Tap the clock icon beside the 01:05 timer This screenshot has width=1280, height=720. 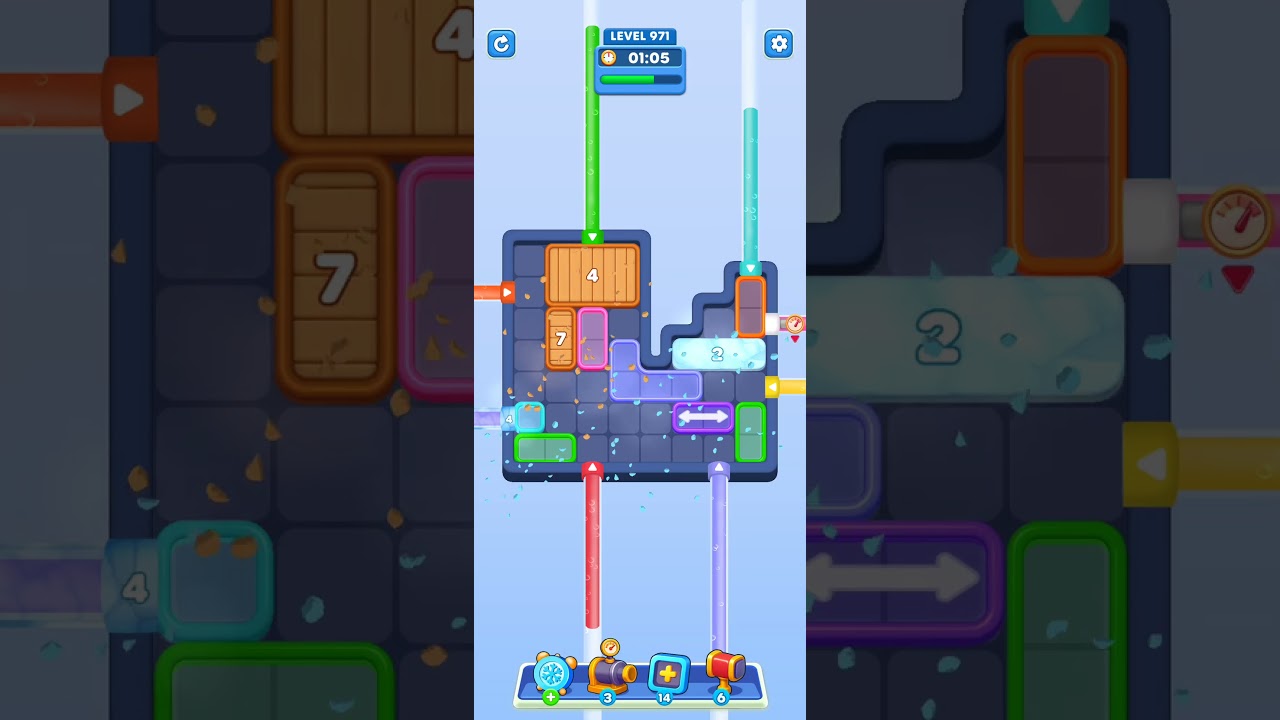click(607, 58)
